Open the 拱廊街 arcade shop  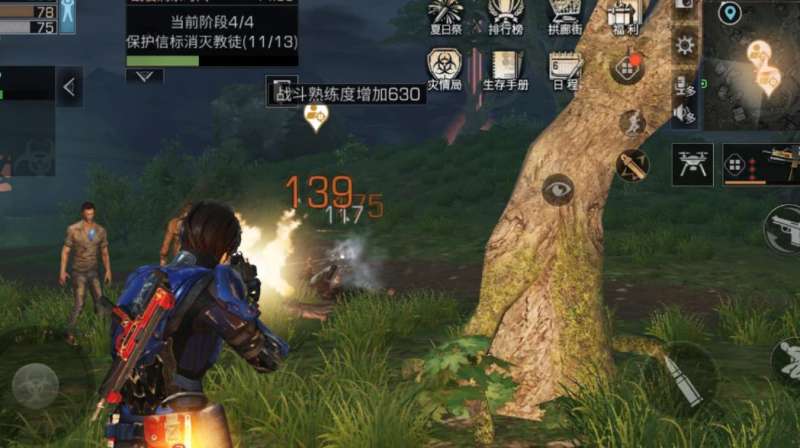point(566,16)
